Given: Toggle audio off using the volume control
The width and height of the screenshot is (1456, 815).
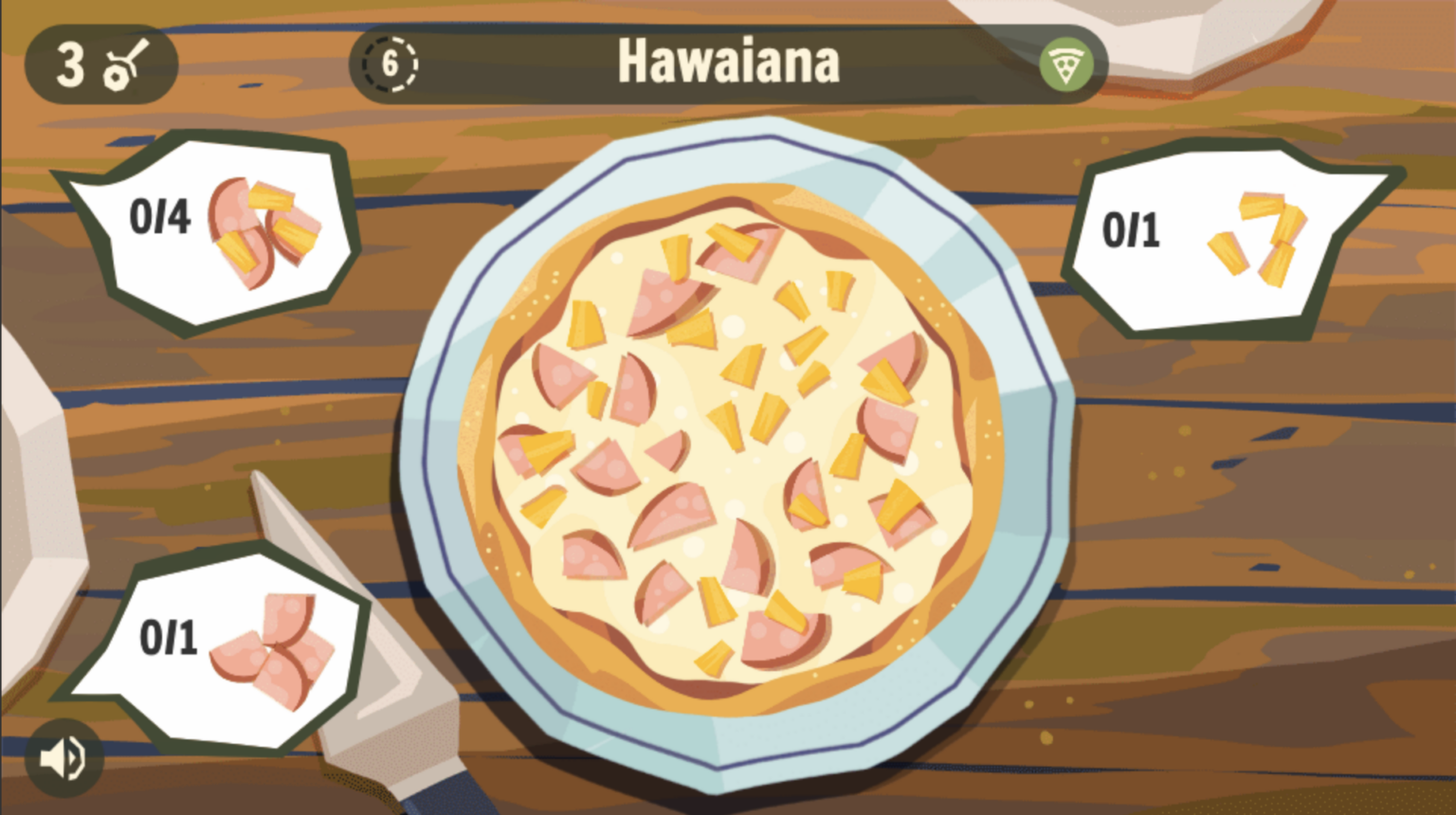Looking at the screenshot, I should pos(63,755).
